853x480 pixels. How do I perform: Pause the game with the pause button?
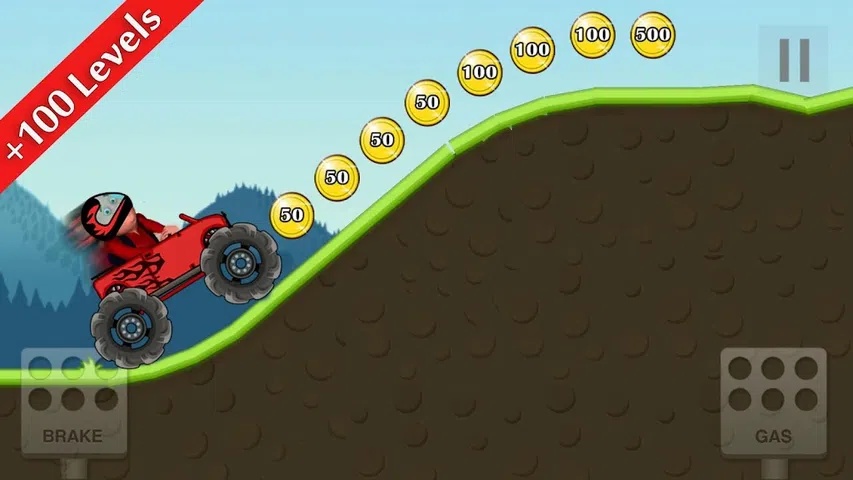[x=793, y=60]
